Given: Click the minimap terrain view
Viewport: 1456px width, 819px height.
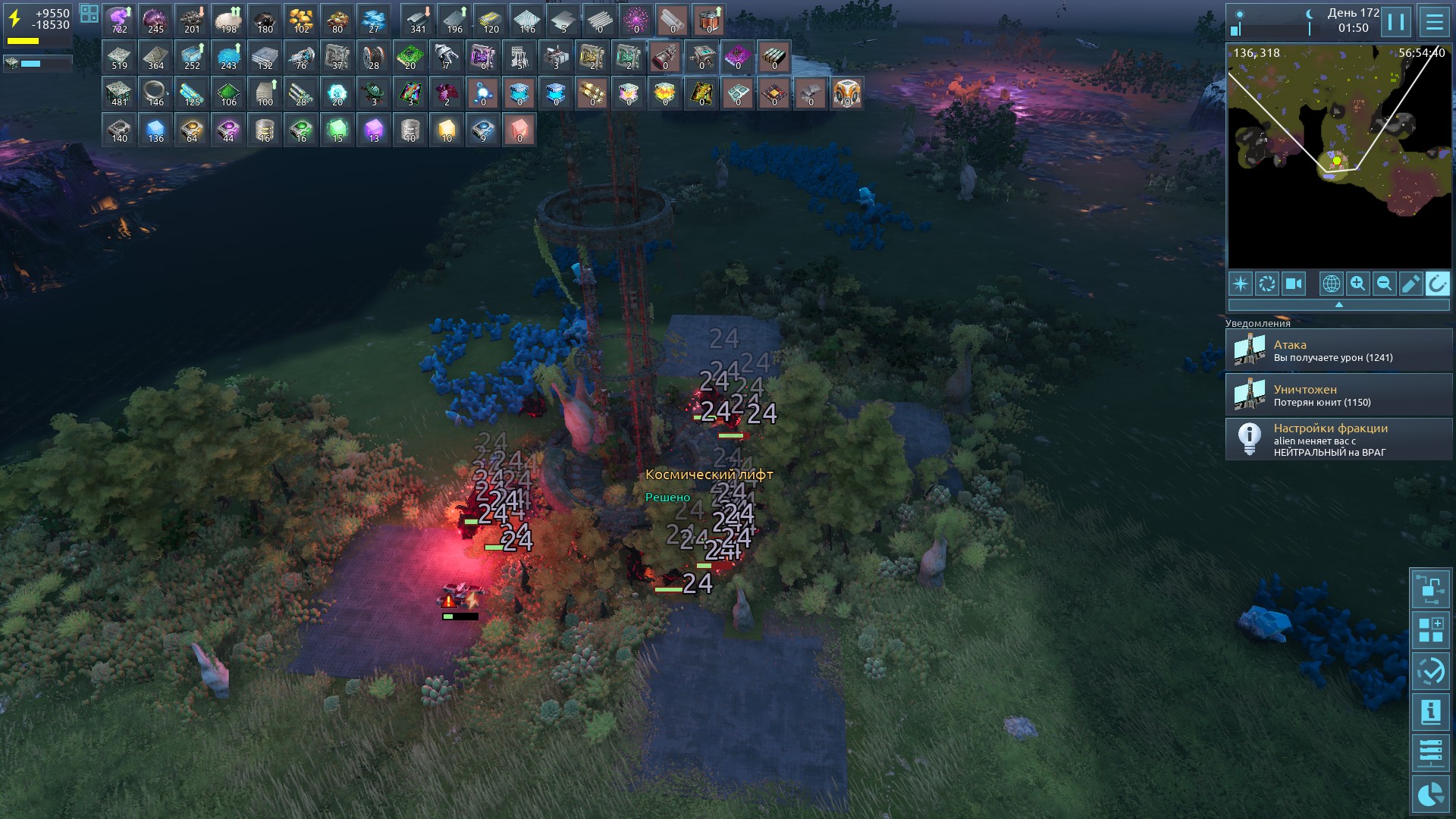Looking at the screenshot, I should coord(1338,156).
